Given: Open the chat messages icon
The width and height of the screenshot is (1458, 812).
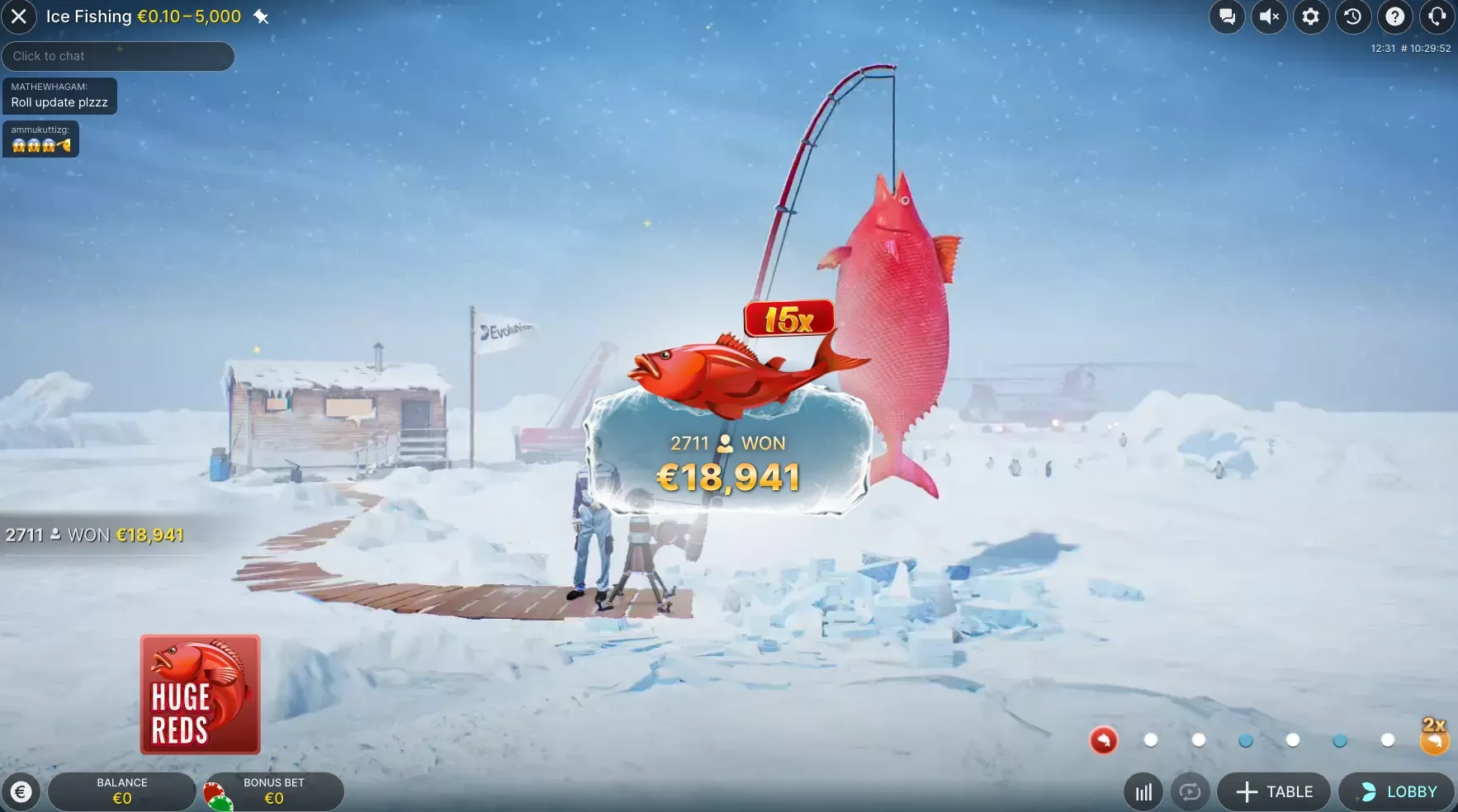Looking at the screenshot, I should [1227, 17].
